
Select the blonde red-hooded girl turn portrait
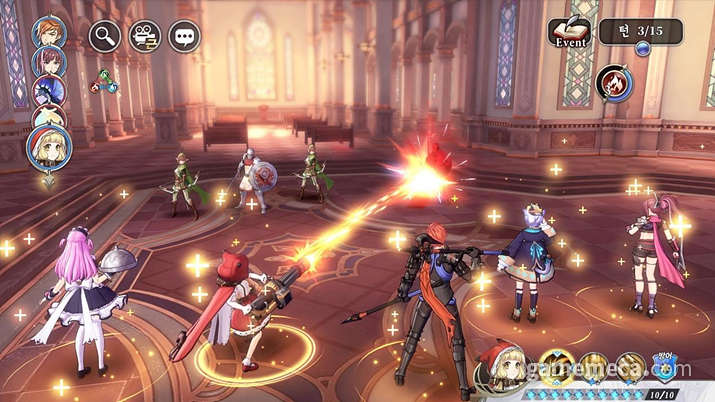(48, 147)
